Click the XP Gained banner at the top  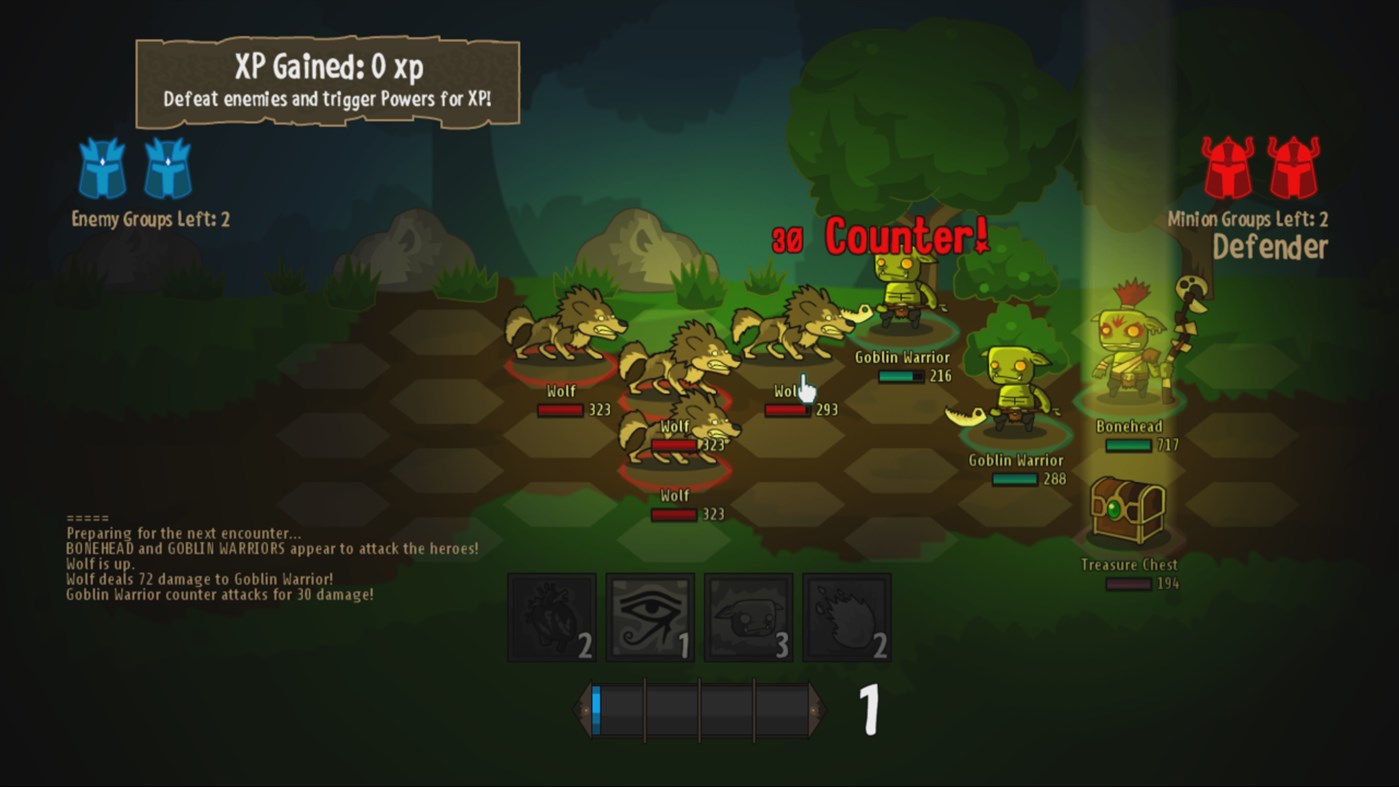(x=327, y=80)
